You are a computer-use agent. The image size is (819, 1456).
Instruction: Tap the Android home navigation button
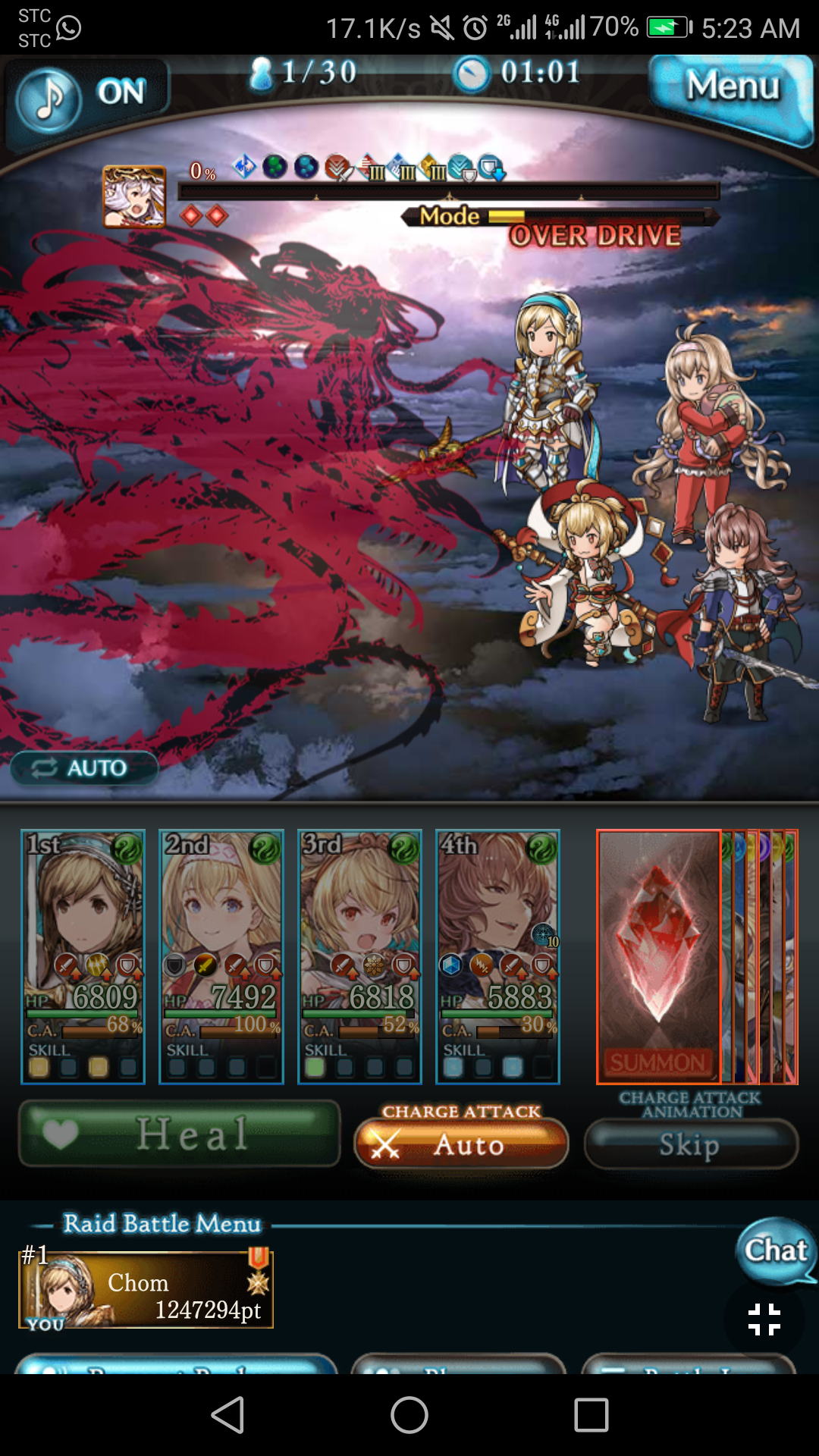click(x=409, y=1415)
